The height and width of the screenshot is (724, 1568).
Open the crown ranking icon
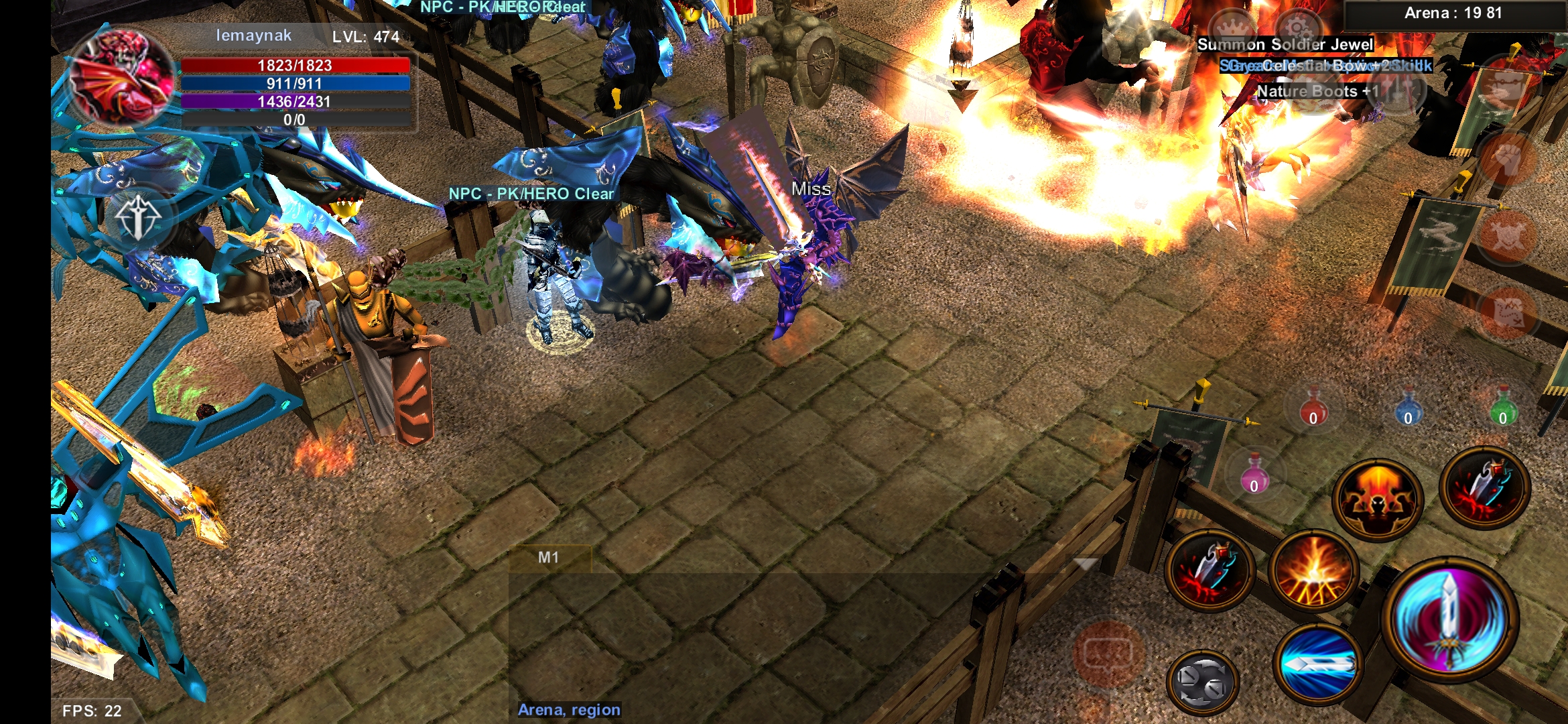[x=1232, y=28]
